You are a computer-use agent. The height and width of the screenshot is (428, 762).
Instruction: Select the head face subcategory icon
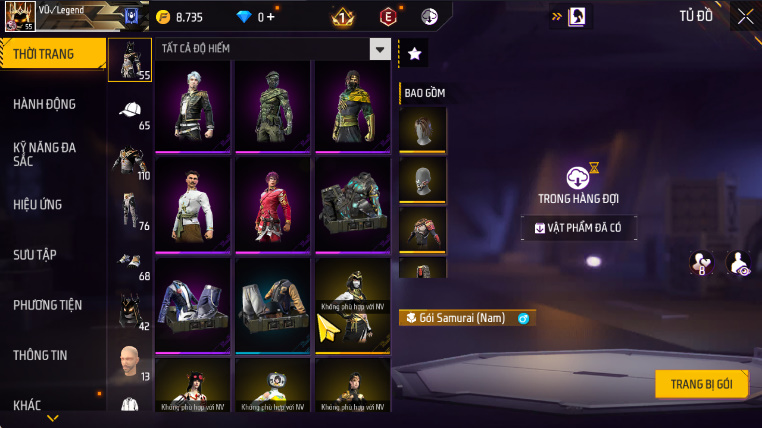(x=130, y=360)
